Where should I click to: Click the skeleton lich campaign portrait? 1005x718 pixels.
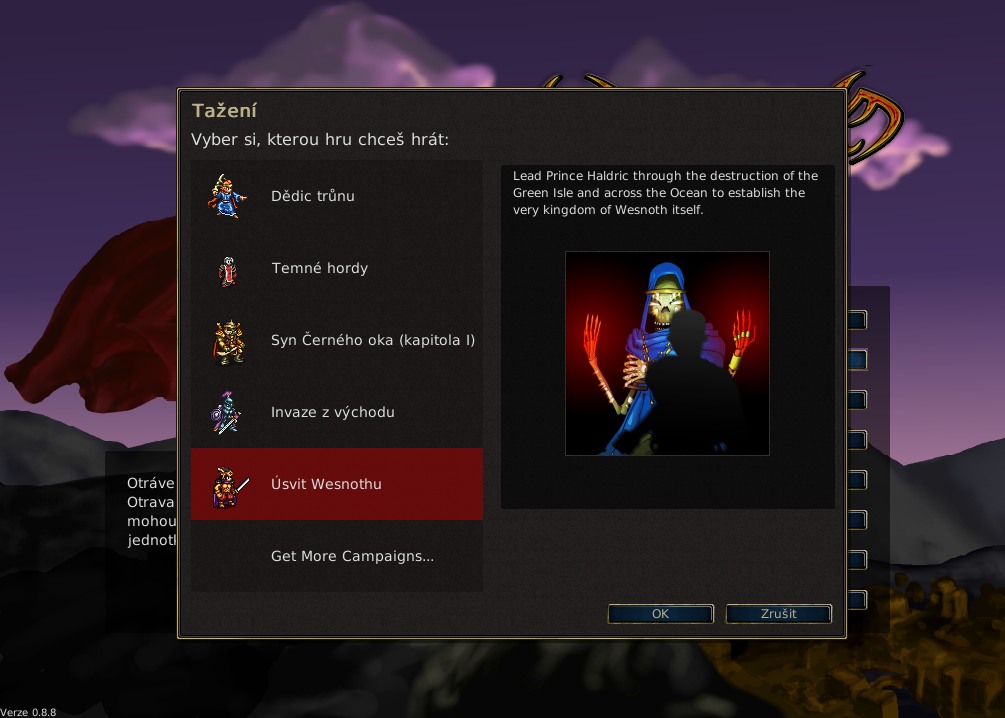point(667,353)
